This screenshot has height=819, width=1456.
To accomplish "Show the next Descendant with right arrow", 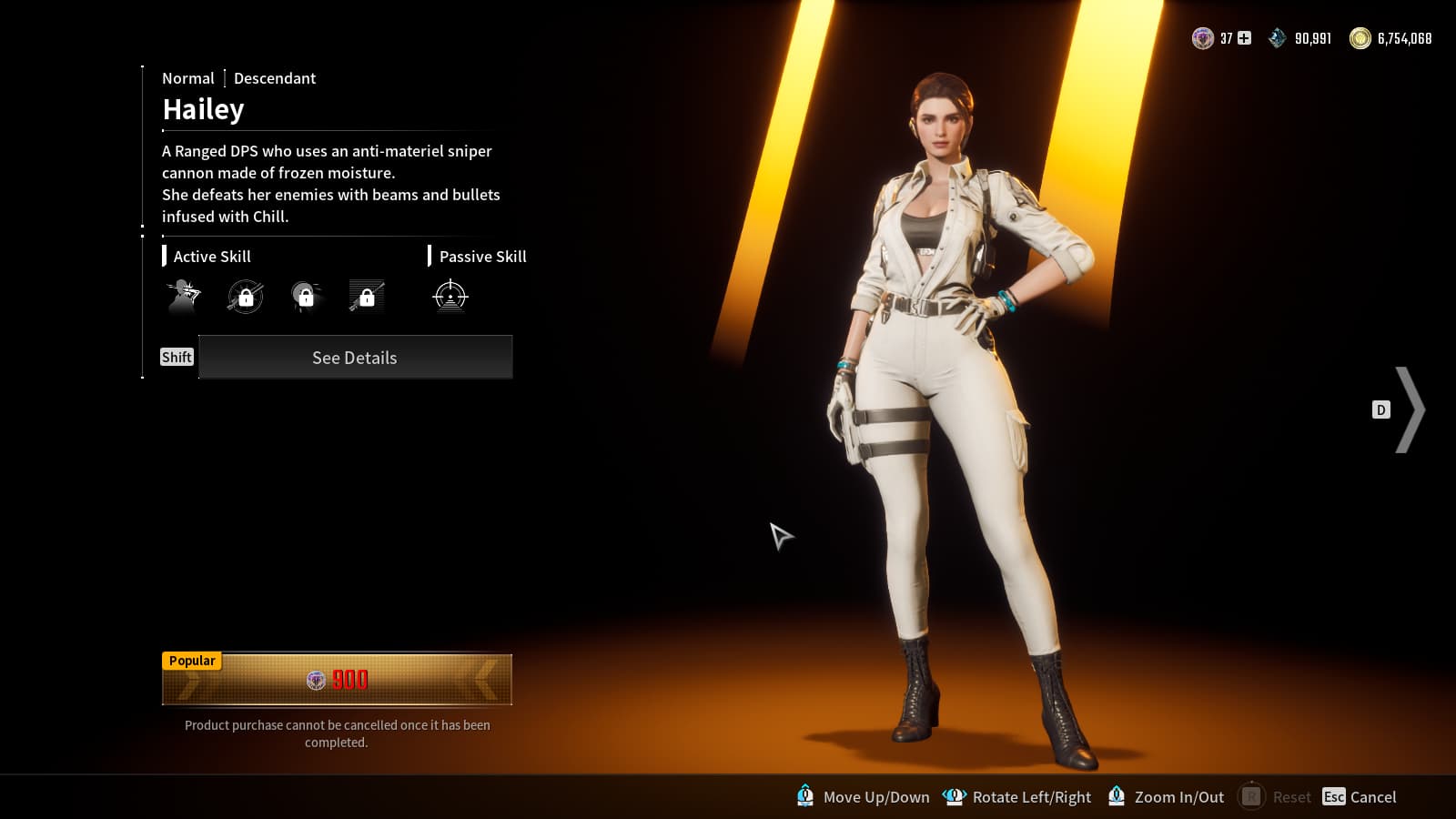I will tap(1409, 409).
